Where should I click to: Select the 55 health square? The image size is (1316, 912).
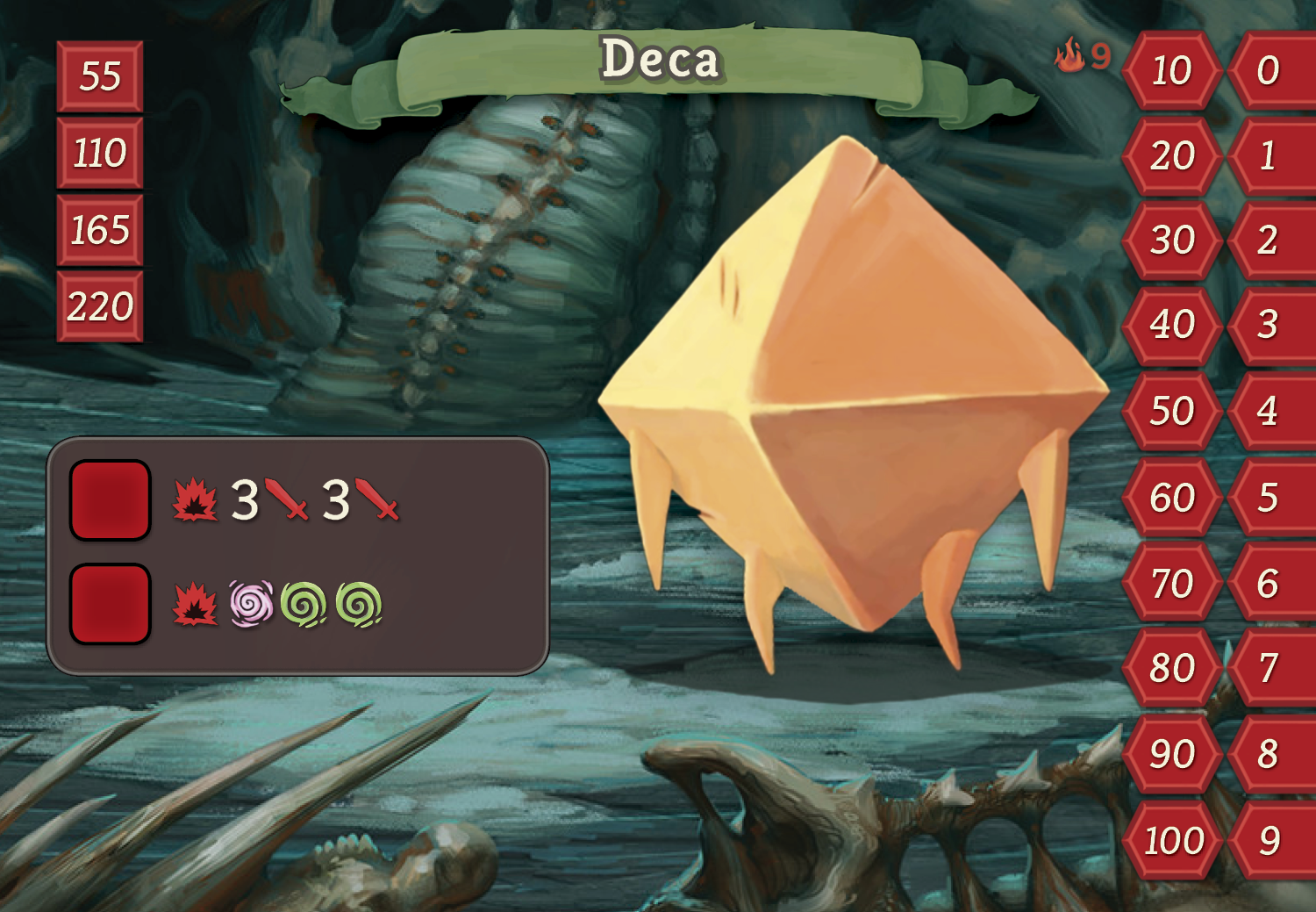100,76
